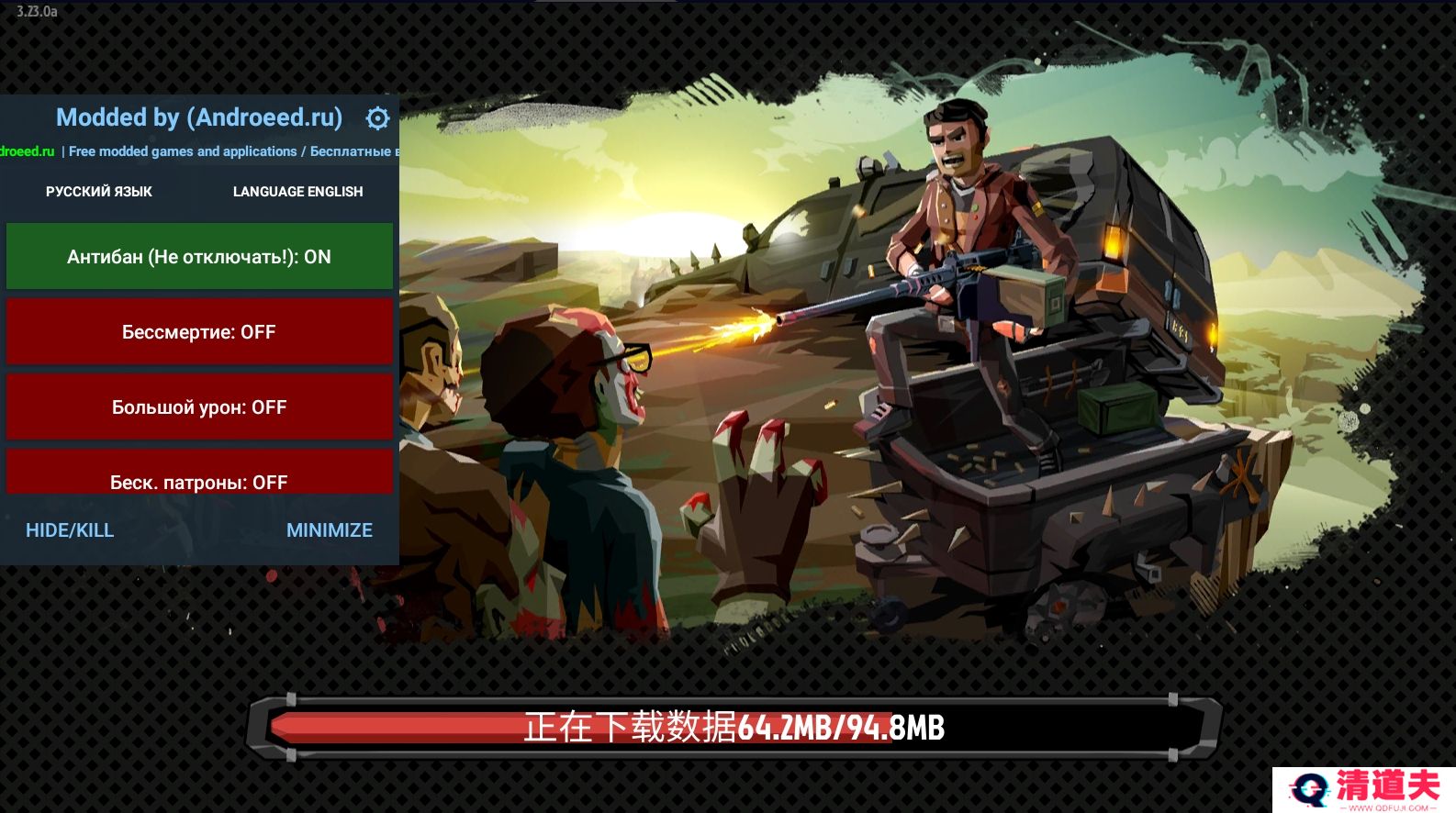Open the mod menu gear settings

(377, 118)
